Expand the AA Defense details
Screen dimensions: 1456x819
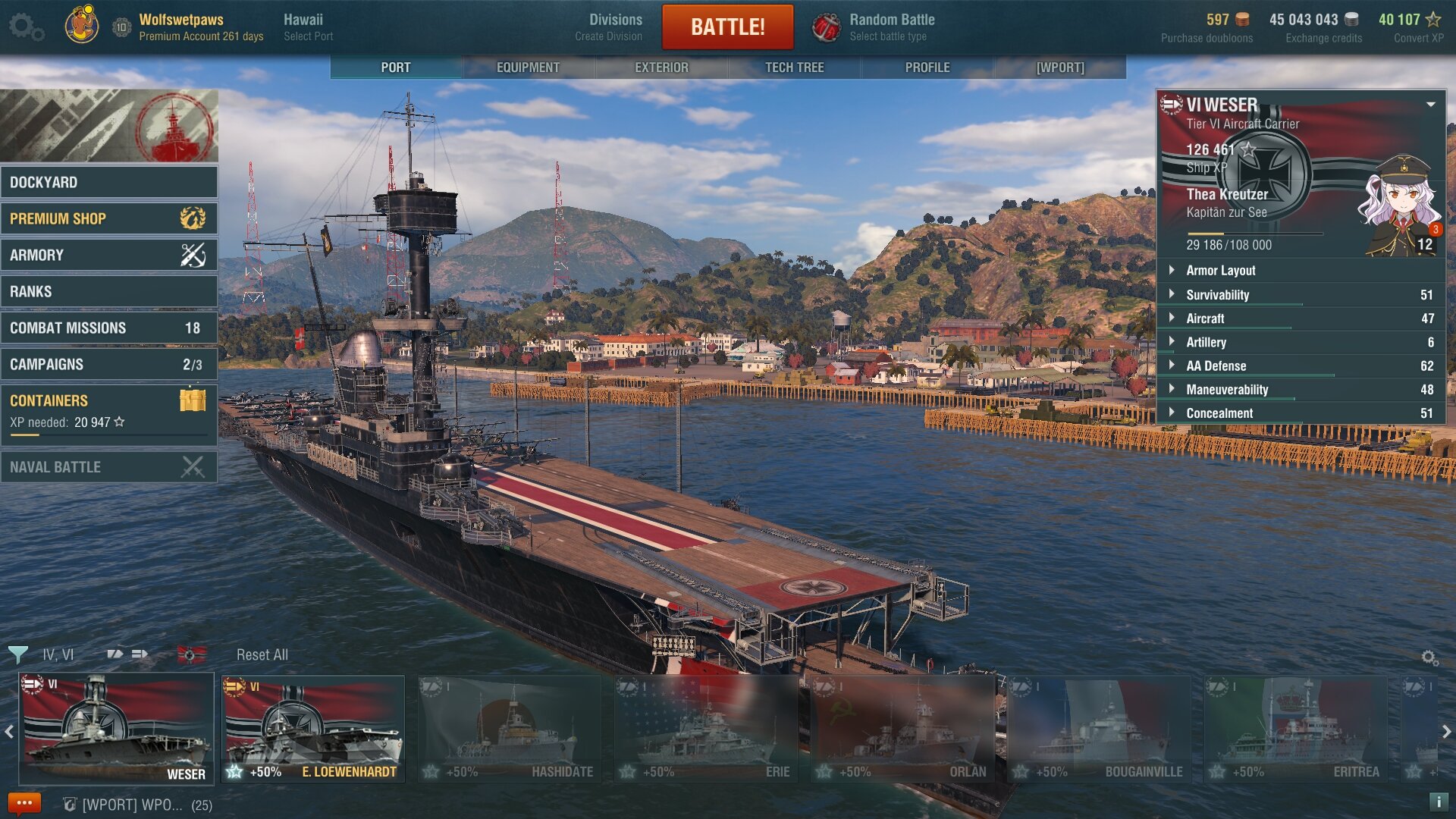1301,366
